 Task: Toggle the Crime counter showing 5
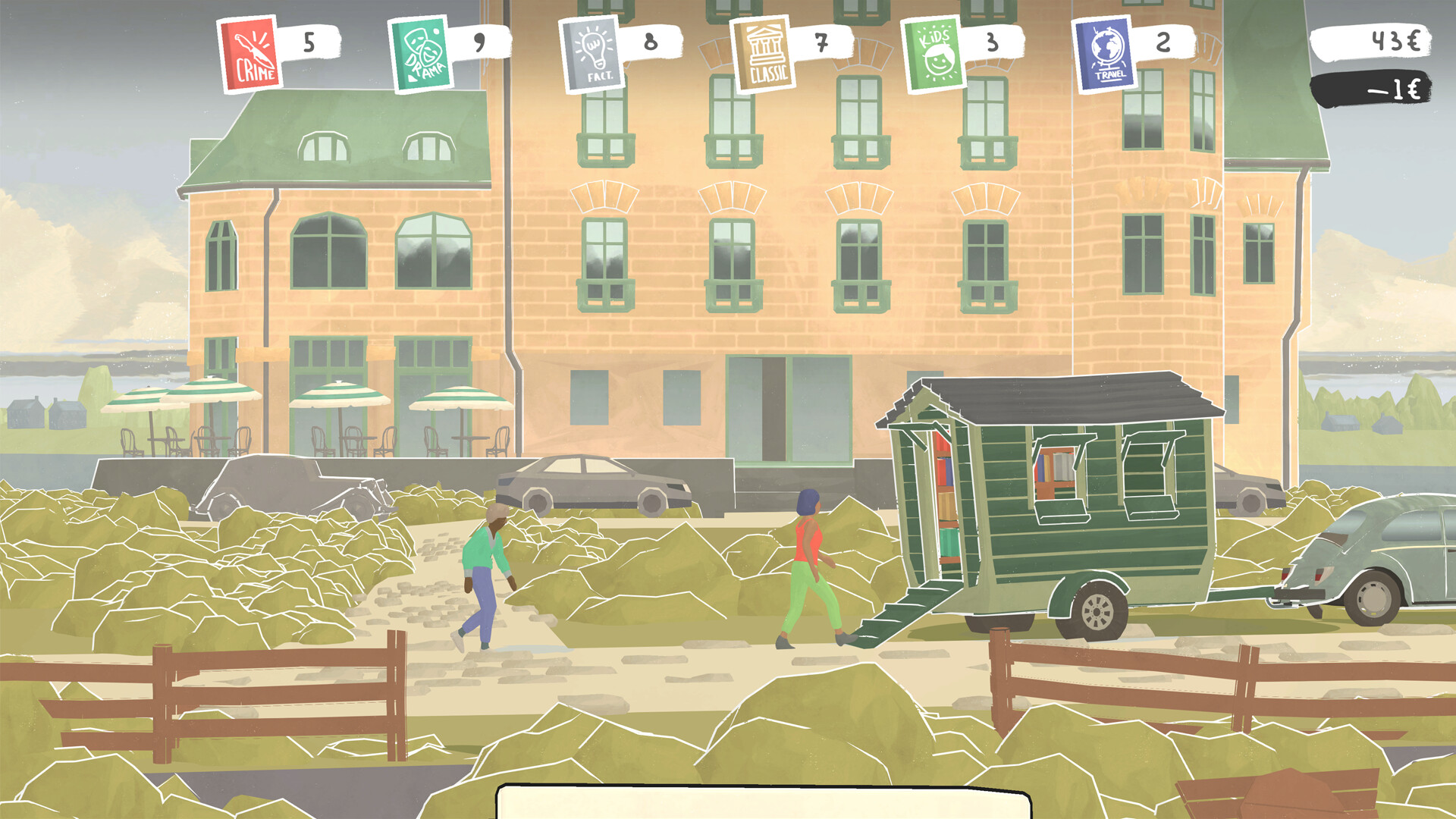tap(308, 42)
